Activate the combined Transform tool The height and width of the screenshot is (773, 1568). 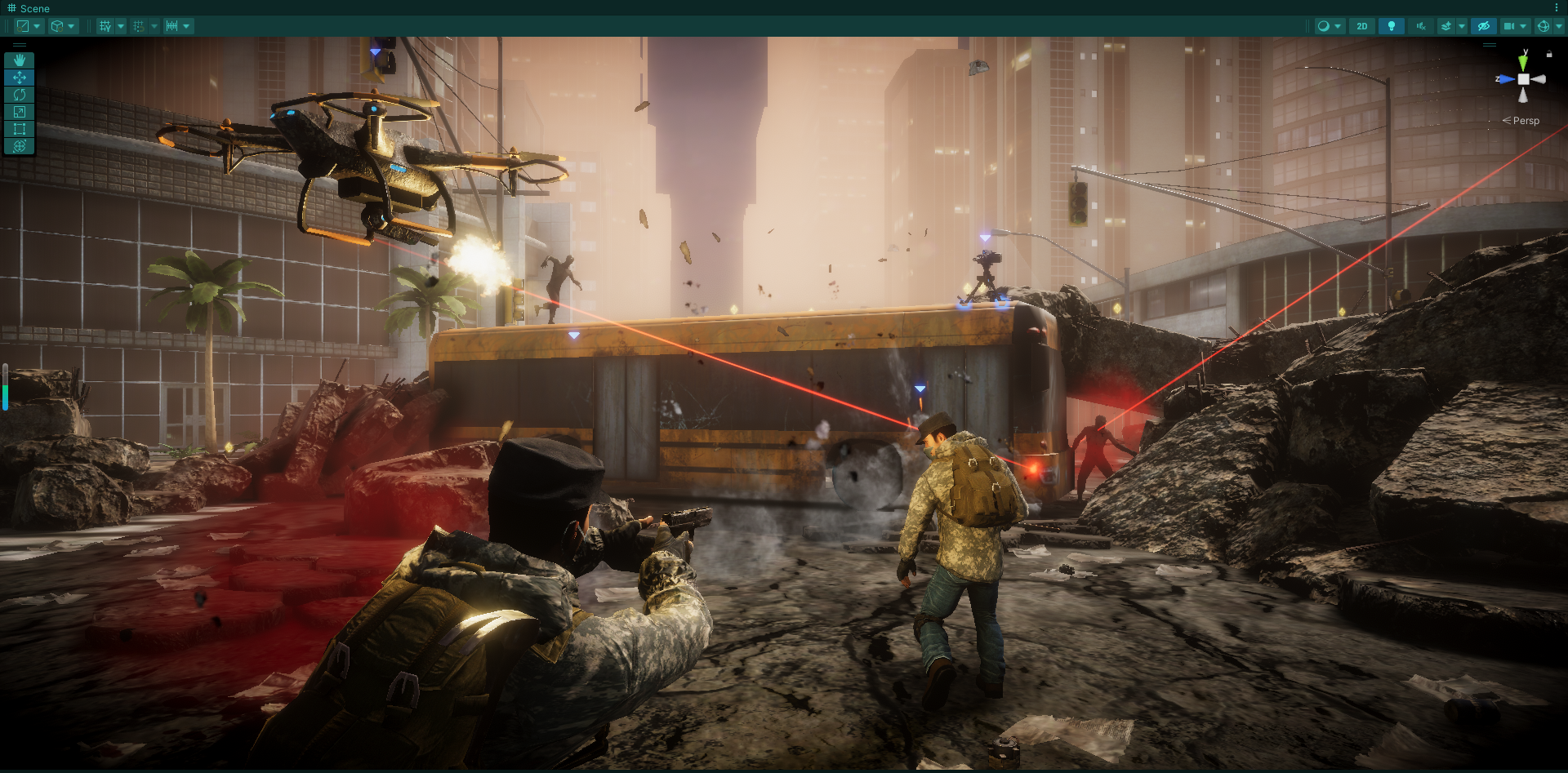(x=20, y=146)
